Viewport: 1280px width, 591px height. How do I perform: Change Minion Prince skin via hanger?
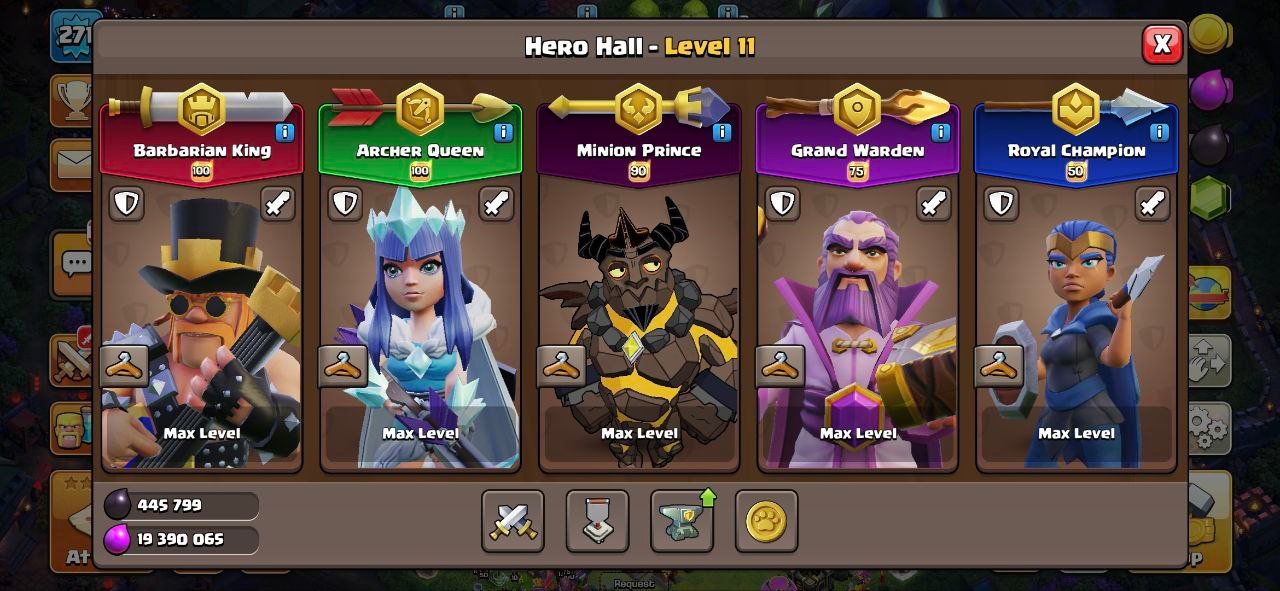(562, 366)
